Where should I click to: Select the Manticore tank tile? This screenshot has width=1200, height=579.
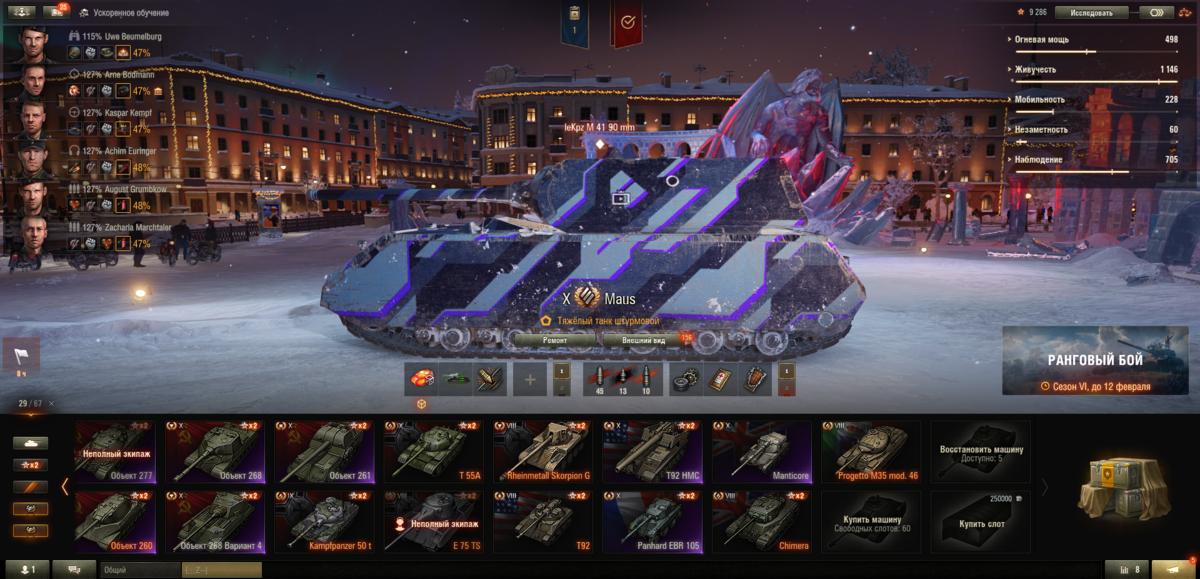click(x=761, y=451)
